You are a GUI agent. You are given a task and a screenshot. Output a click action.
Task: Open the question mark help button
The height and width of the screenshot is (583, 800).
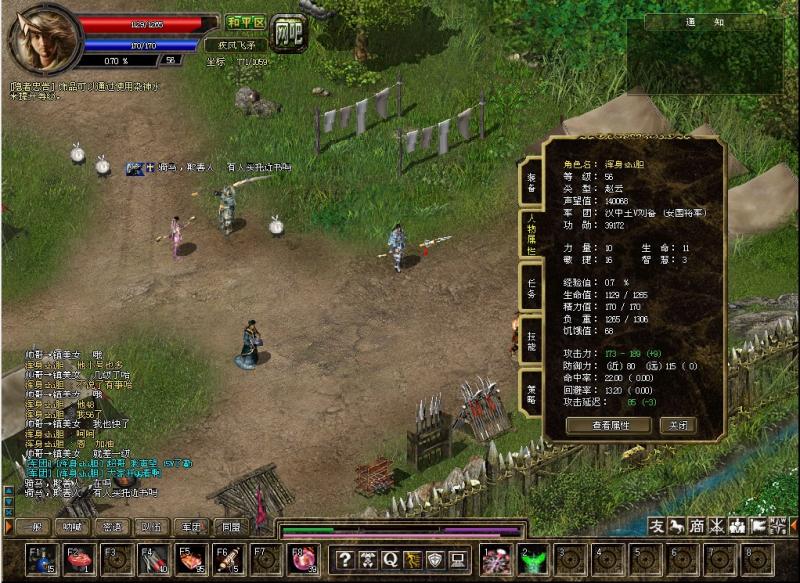click(343, 560)
